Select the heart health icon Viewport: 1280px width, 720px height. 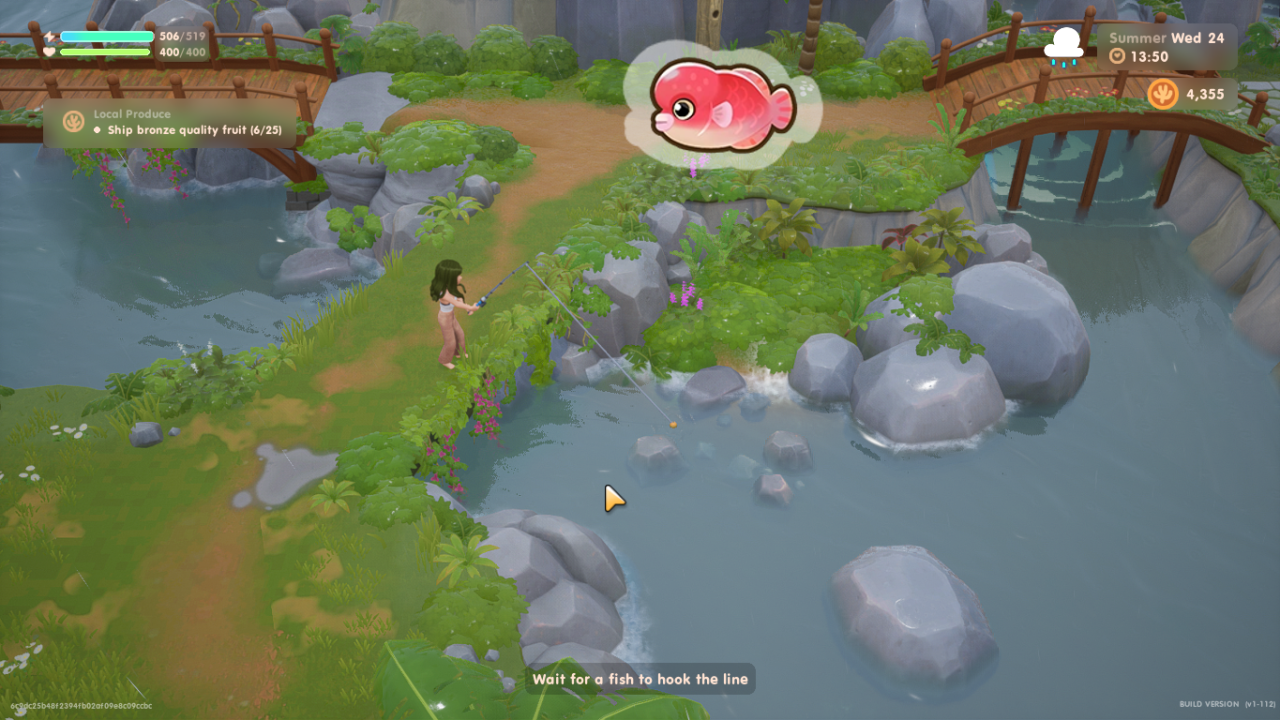[48, 51]
